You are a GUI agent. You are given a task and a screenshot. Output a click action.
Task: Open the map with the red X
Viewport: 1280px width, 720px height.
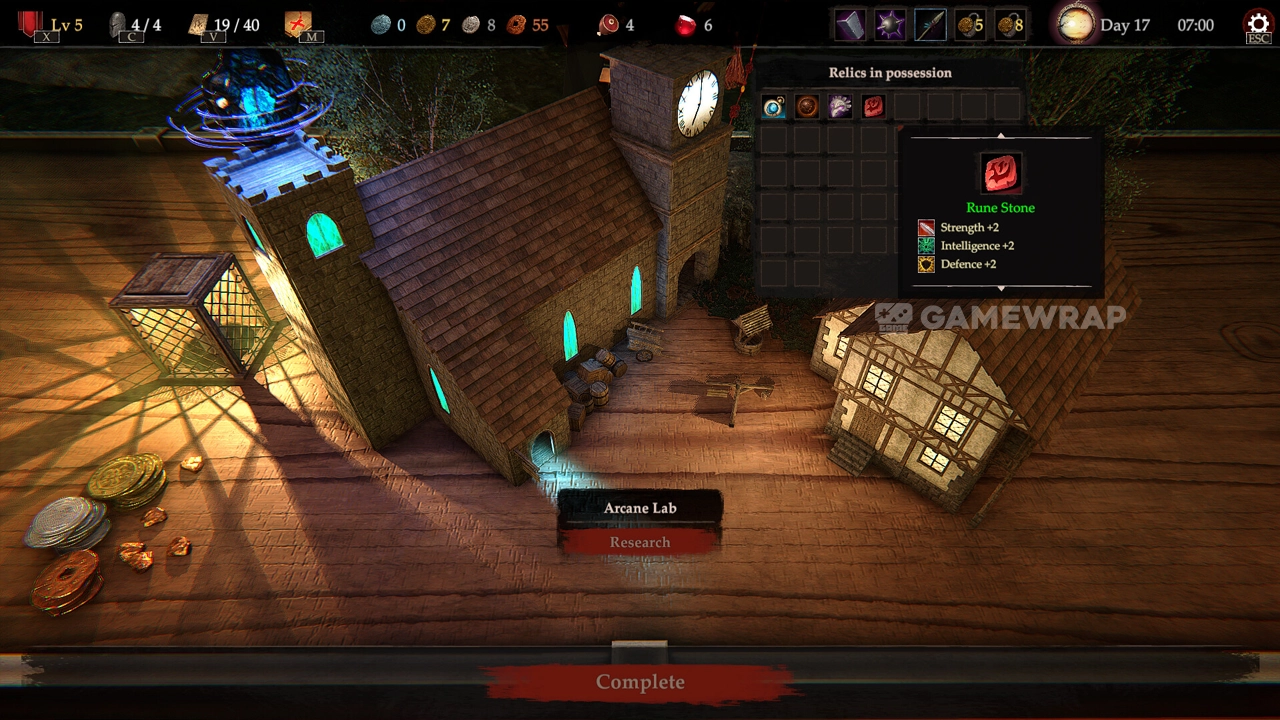(298, 25)
